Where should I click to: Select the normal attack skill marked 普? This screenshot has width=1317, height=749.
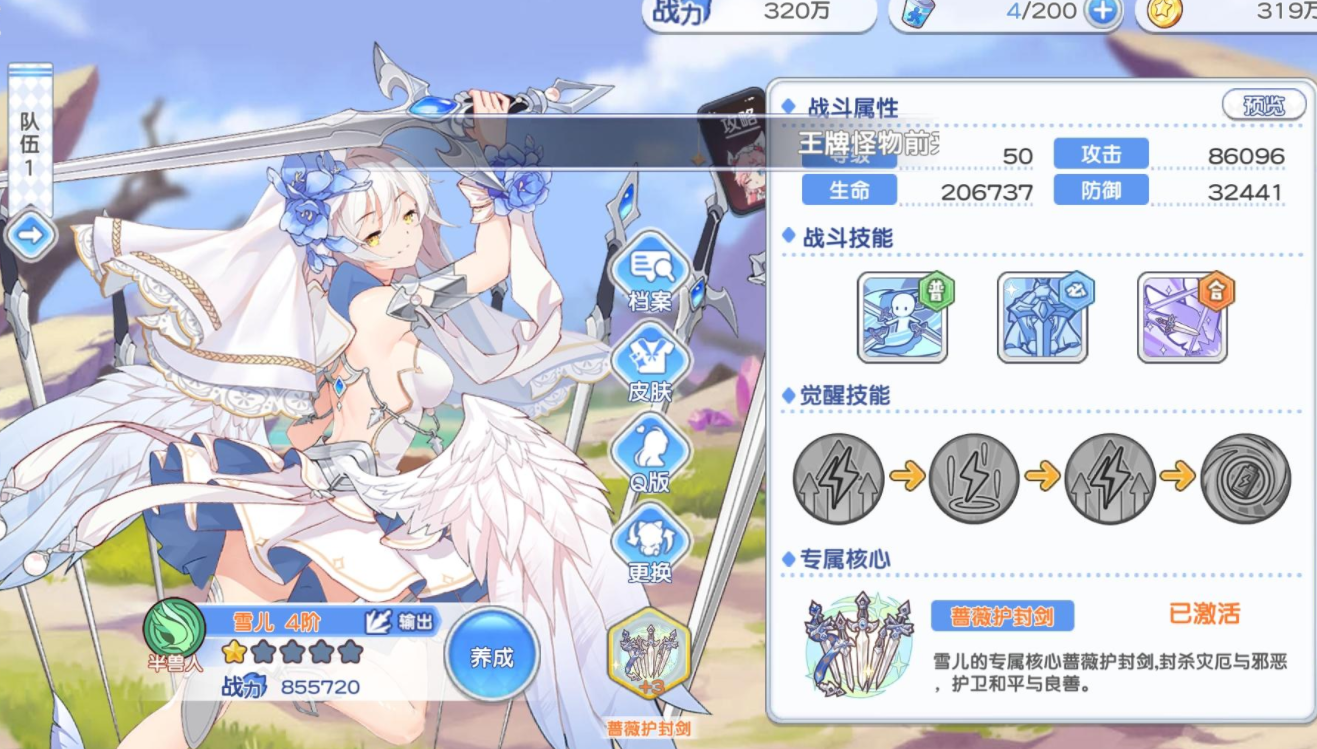[904, 315]
